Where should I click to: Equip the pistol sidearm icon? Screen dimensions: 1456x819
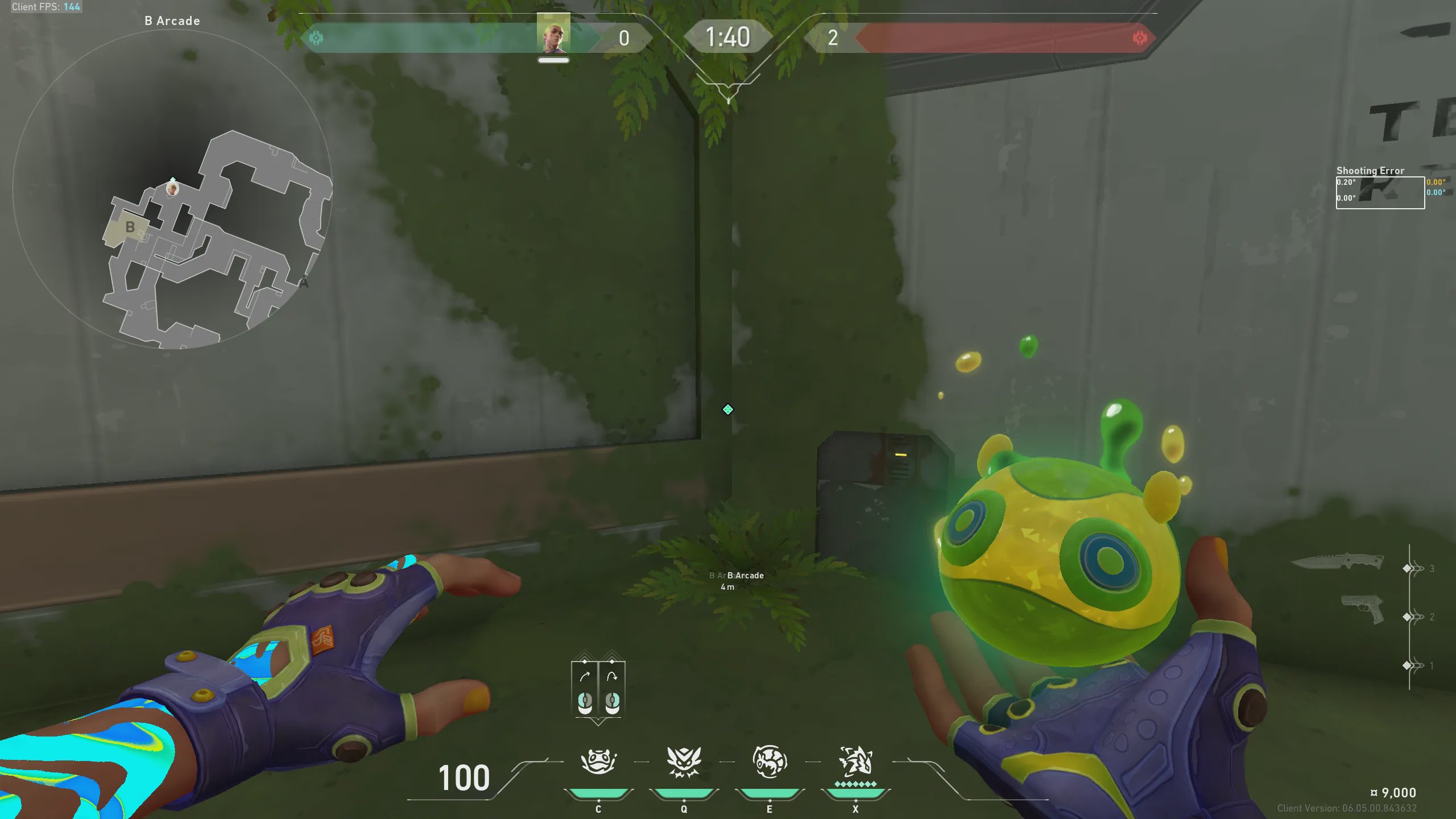click(1363, 609)
